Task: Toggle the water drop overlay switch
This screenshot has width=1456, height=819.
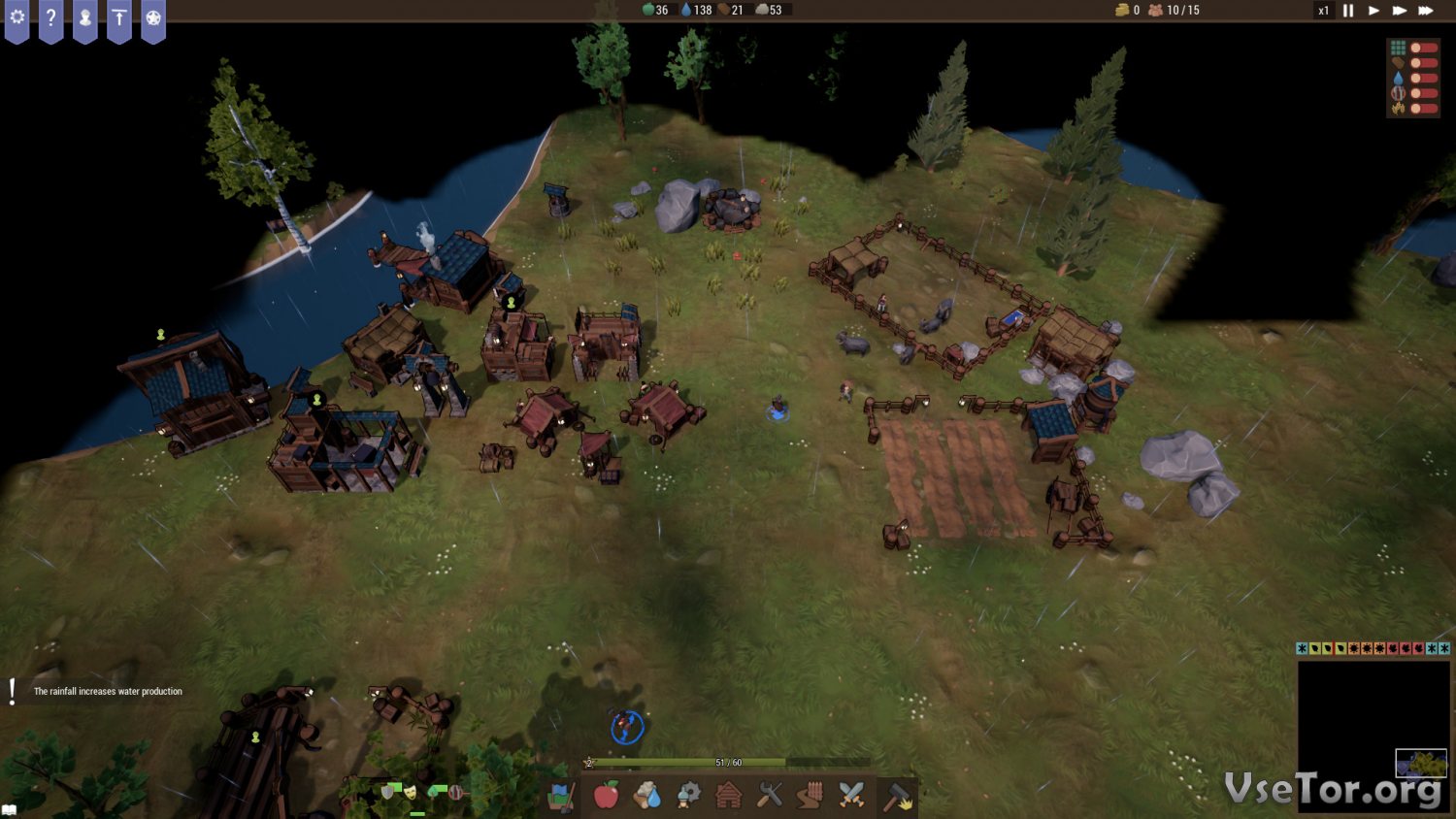Action: coord(1423,79)
